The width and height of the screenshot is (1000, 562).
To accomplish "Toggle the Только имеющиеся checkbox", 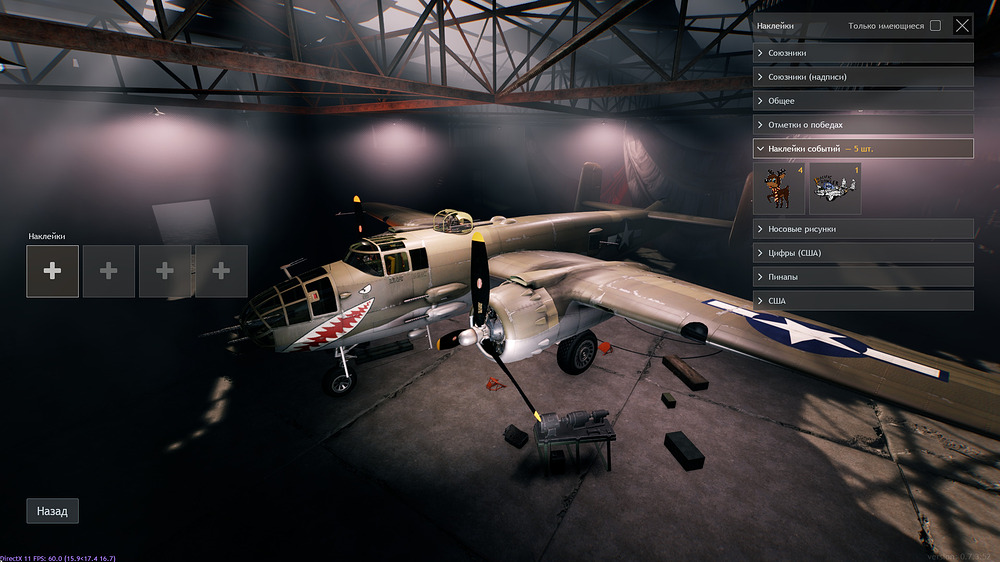I will click(935, 26).
